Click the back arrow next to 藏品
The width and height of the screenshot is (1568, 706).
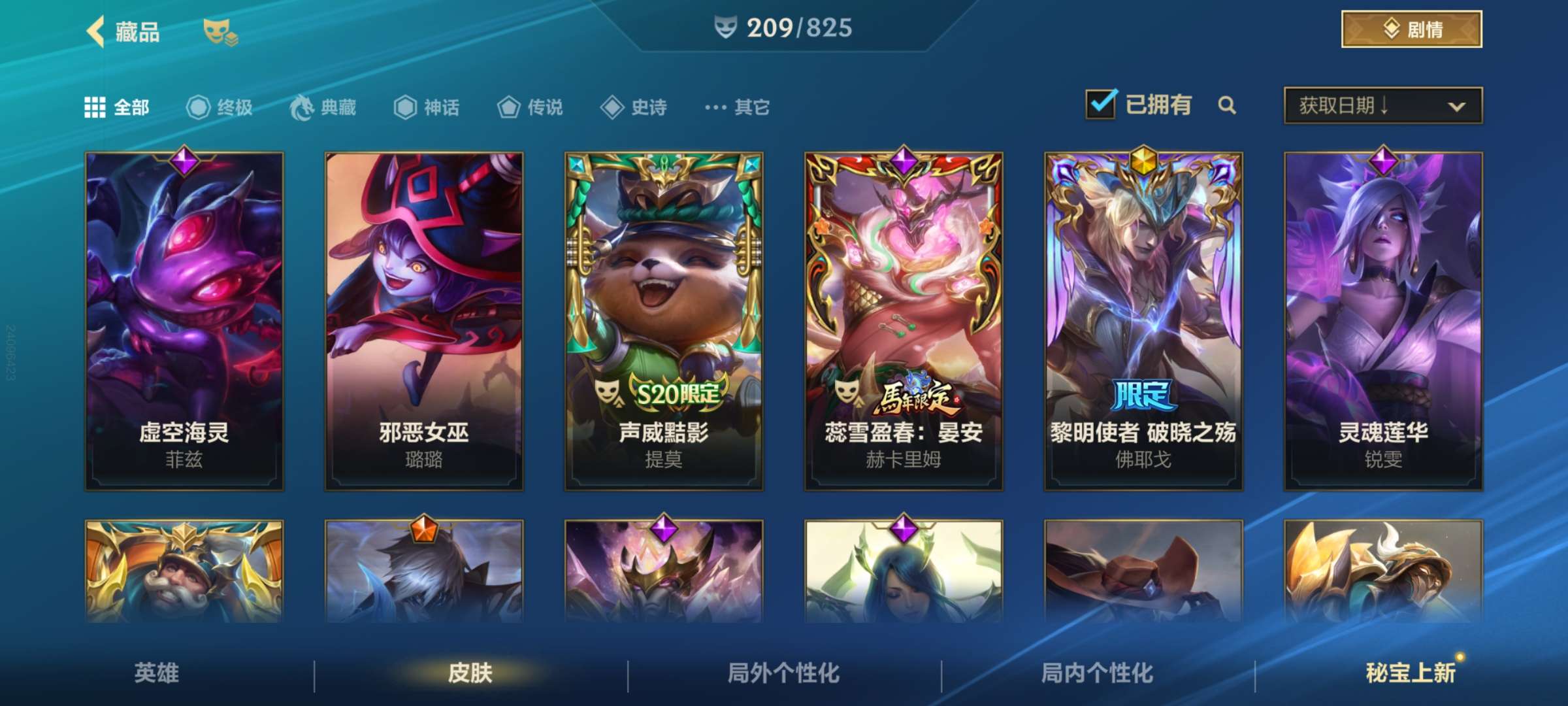point(95,31)
